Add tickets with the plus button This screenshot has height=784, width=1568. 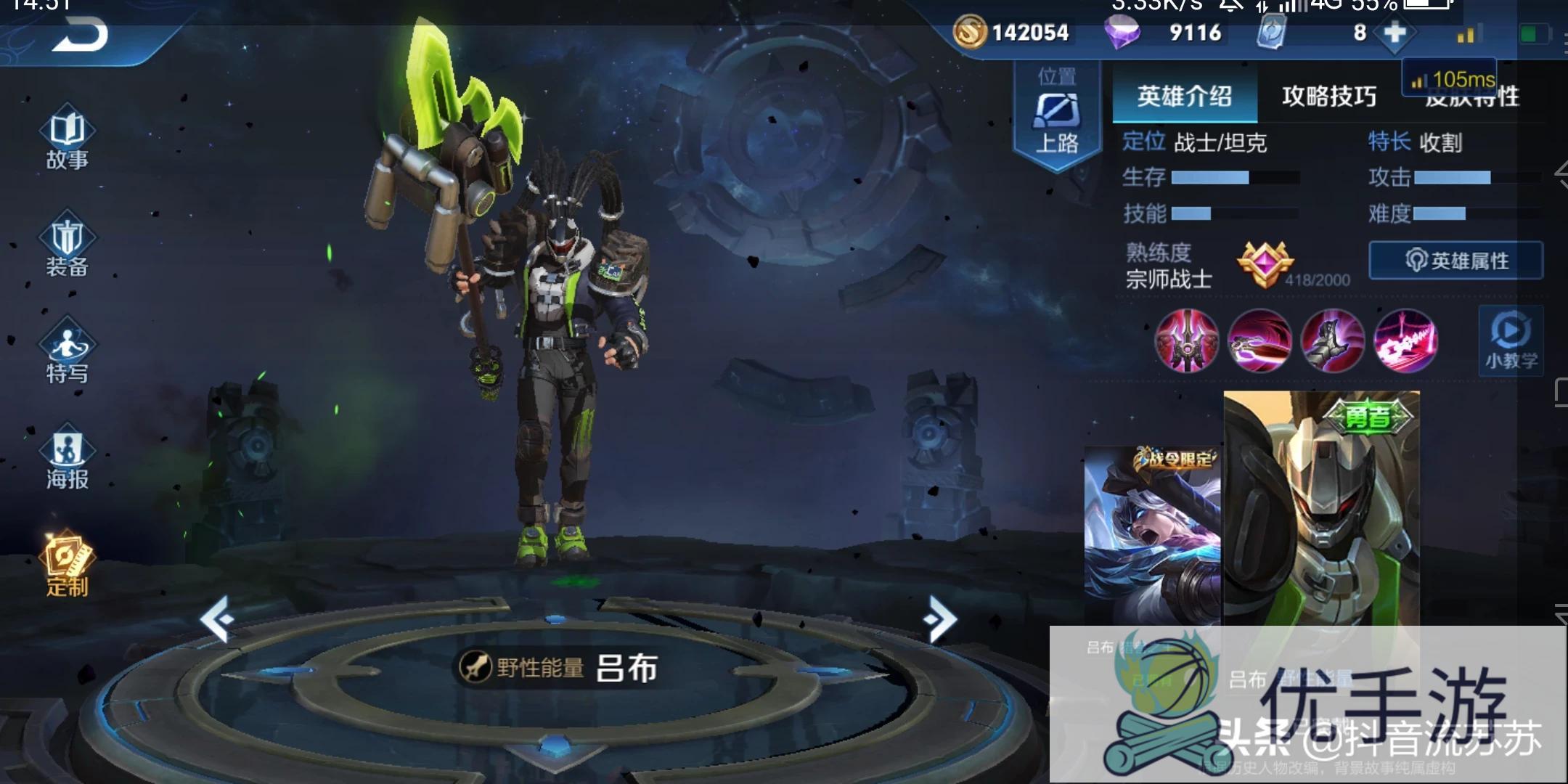tap(1395, 33)
